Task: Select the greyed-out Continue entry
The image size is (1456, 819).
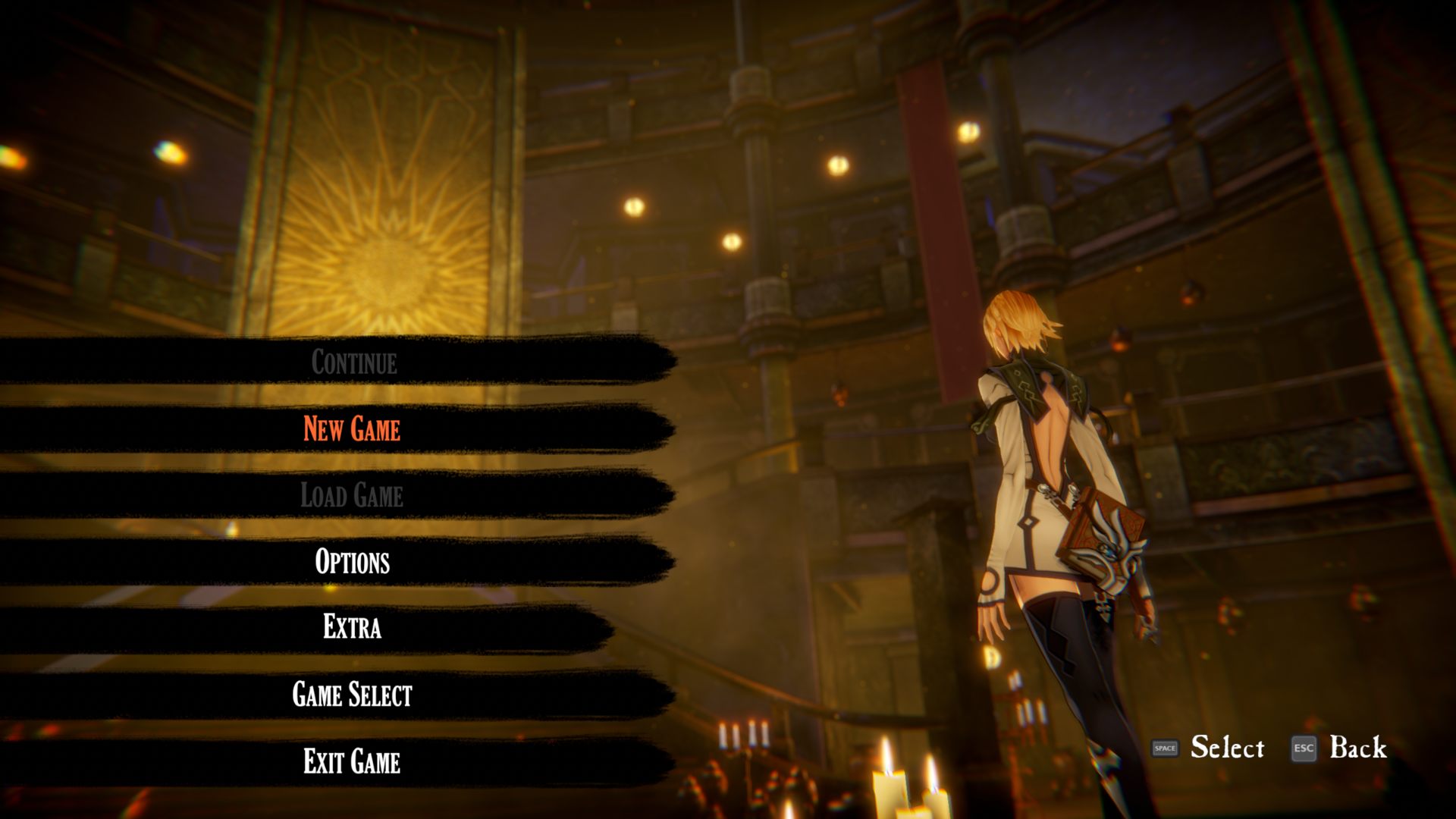Action: pos(353,362)
